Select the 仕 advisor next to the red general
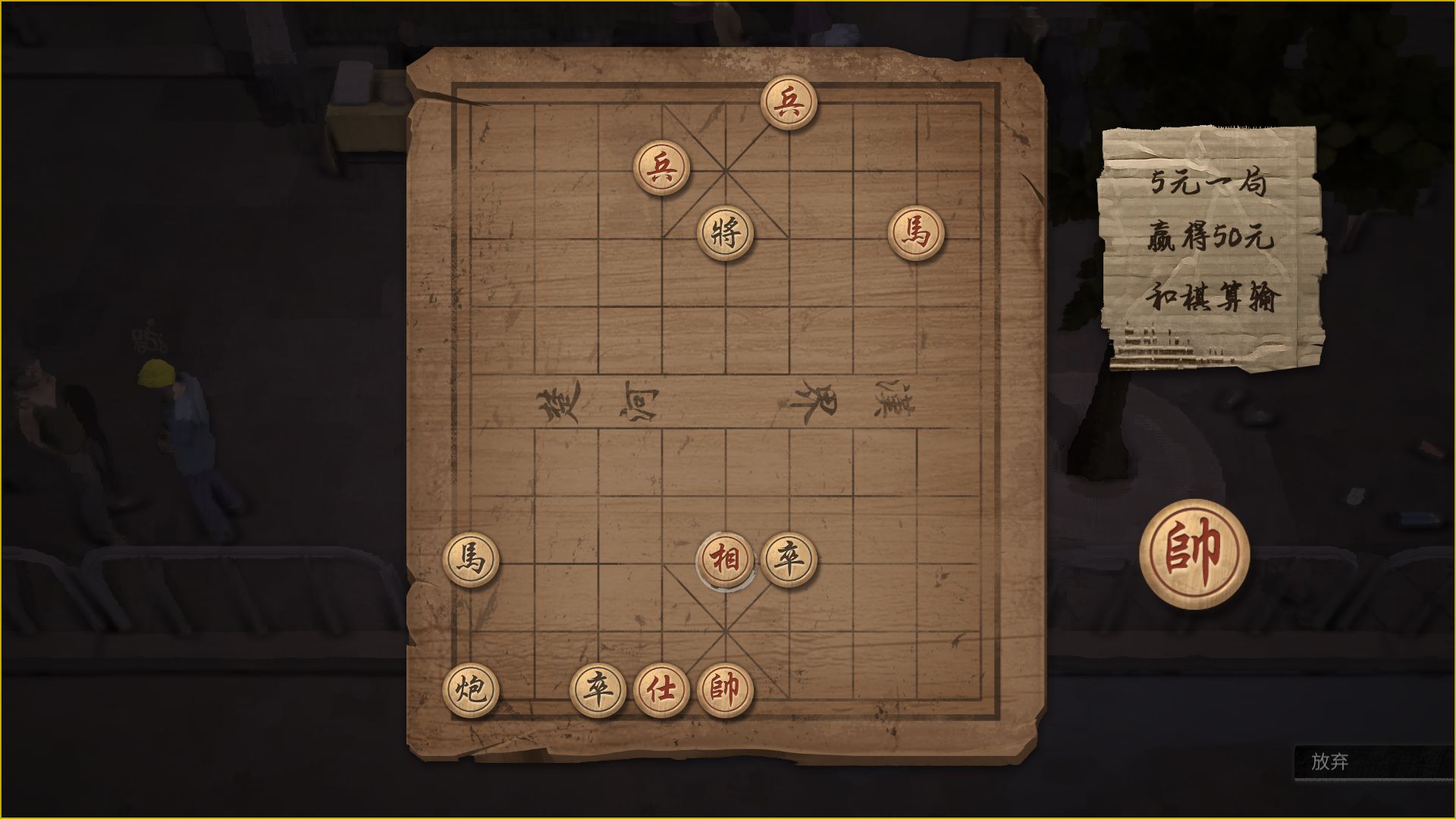Image resolution: width=1456 pixels, height=819 pixels. click(660, 689)
